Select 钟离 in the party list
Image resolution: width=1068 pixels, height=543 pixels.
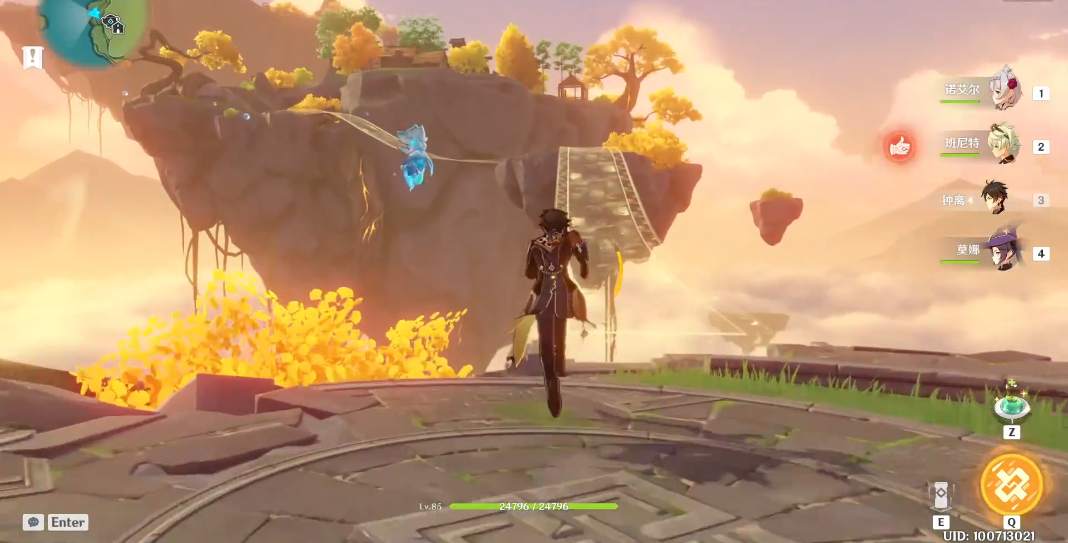coord(993,198)
